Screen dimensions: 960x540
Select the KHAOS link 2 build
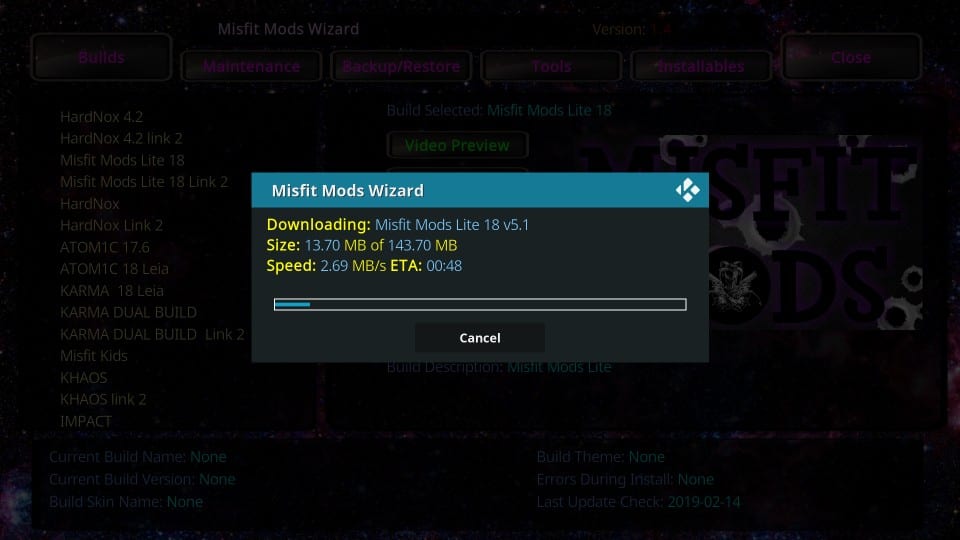103,399
